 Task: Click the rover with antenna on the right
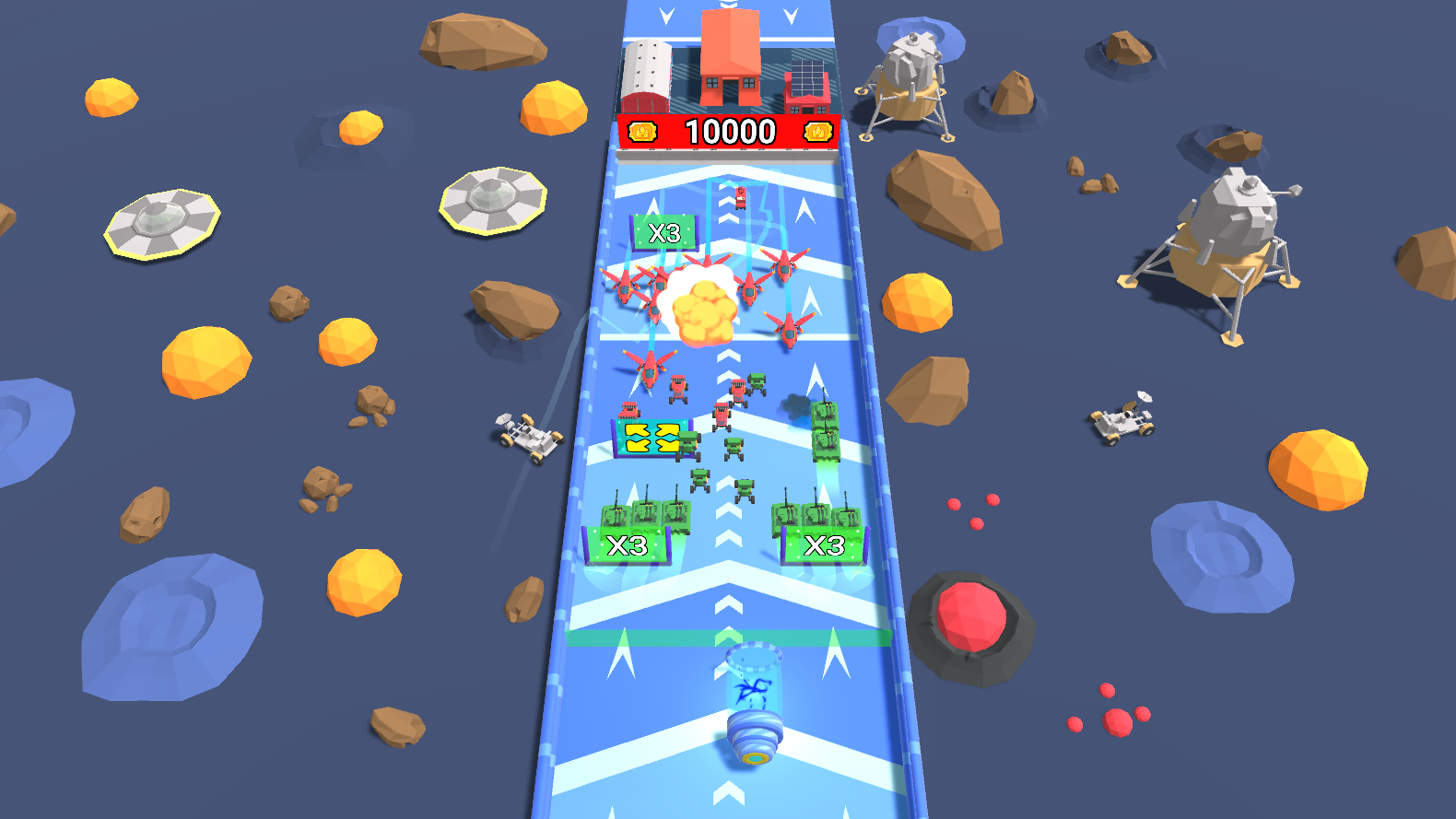point(1120,424)
